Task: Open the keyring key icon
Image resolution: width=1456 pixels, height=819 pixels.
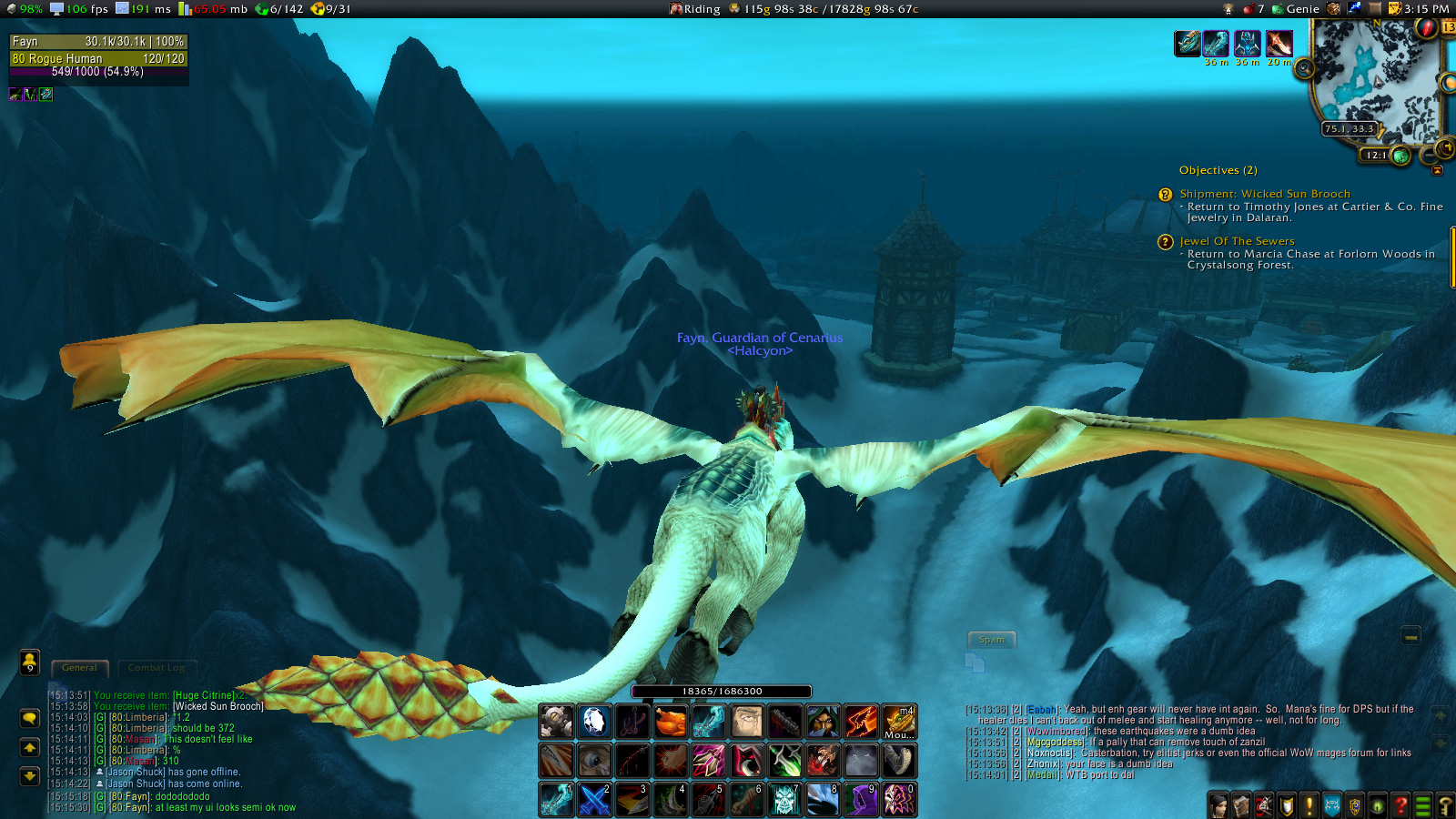Action: pos(1445,805)
